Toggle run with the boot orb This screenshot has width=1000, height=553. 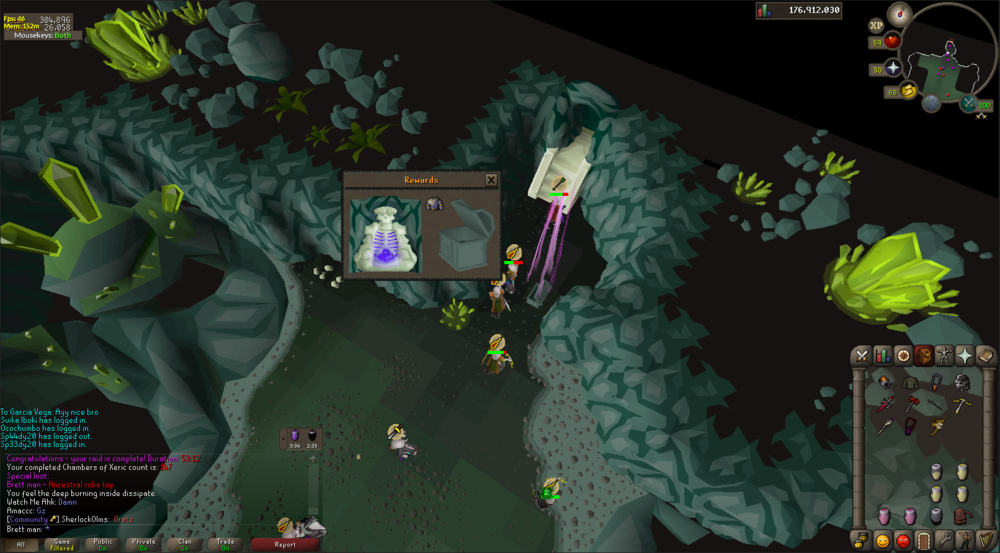tap(910, 91)
